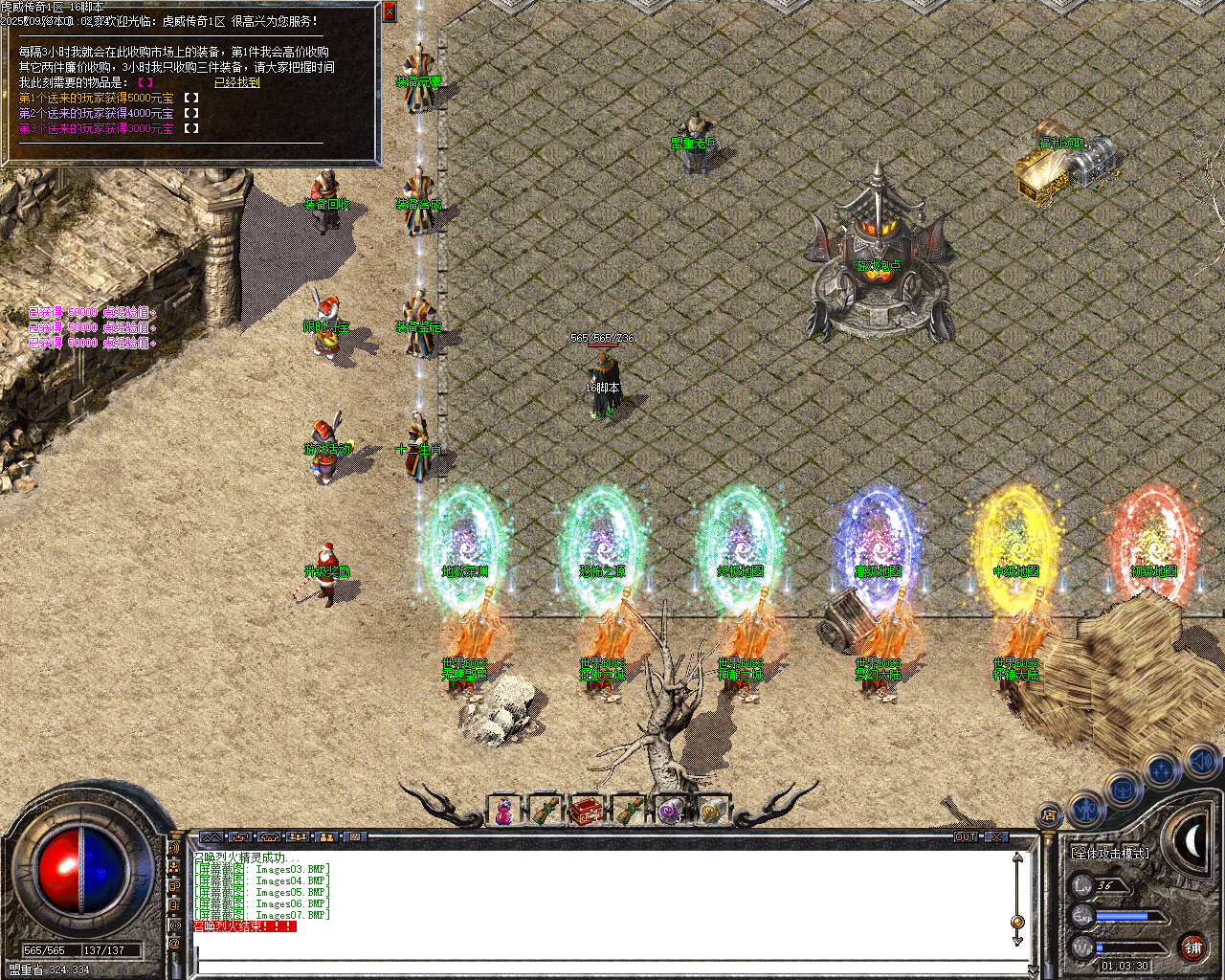Mute sound with the speaker icon
This screenshot has width=1225, height=980.
click(x=1199, y=760)
